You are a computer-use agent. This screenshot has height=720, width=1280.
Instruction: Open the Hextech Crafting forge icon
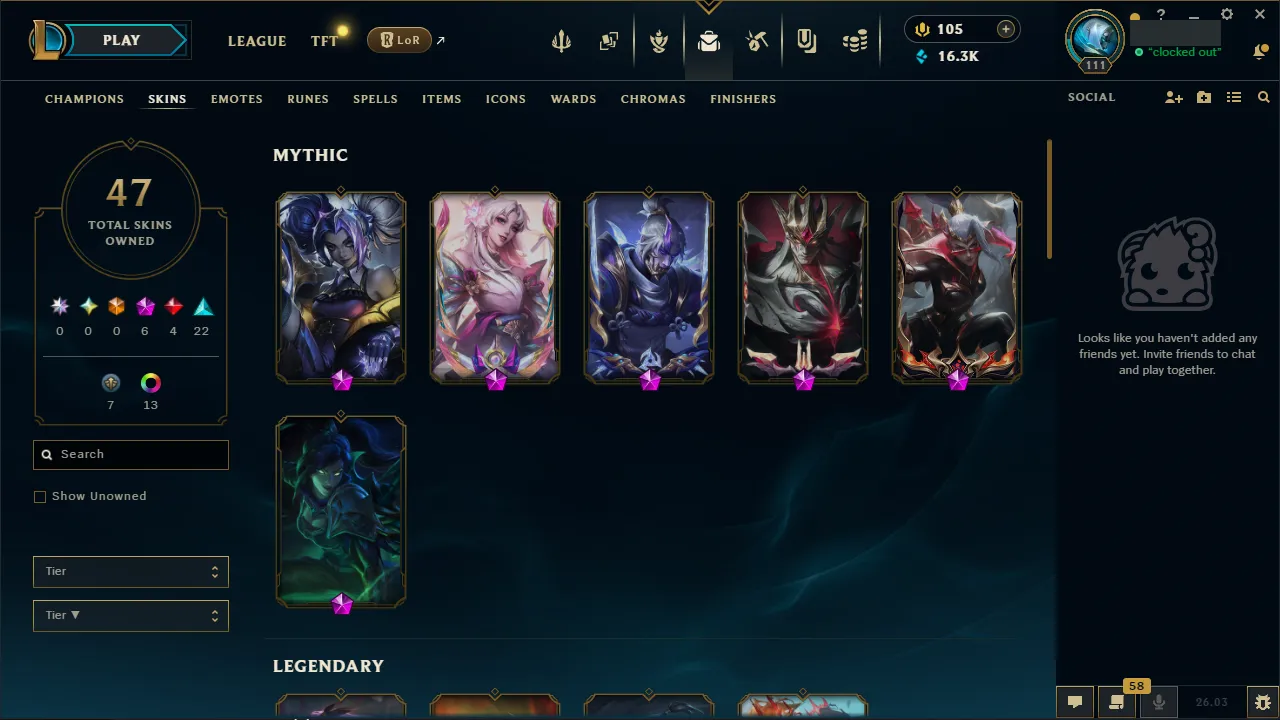click(757, 41)
